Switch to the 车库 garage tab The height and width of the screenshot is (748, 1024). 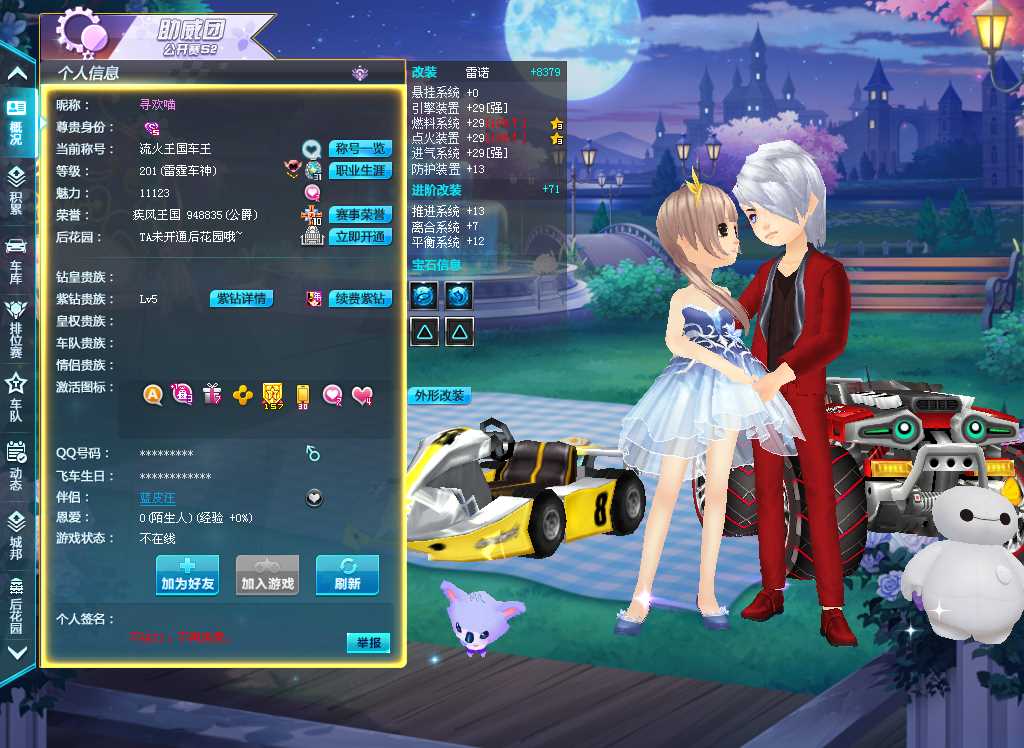click(17, 256)
